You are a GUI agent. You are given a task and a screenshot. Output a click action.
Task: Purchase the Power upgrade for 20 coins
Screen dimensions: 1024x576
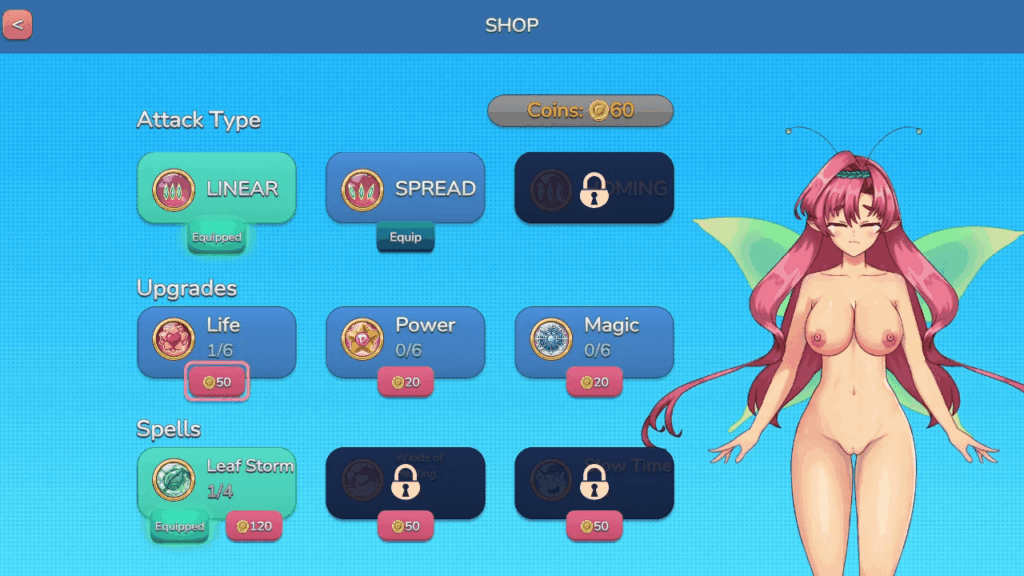click(405, 382)
